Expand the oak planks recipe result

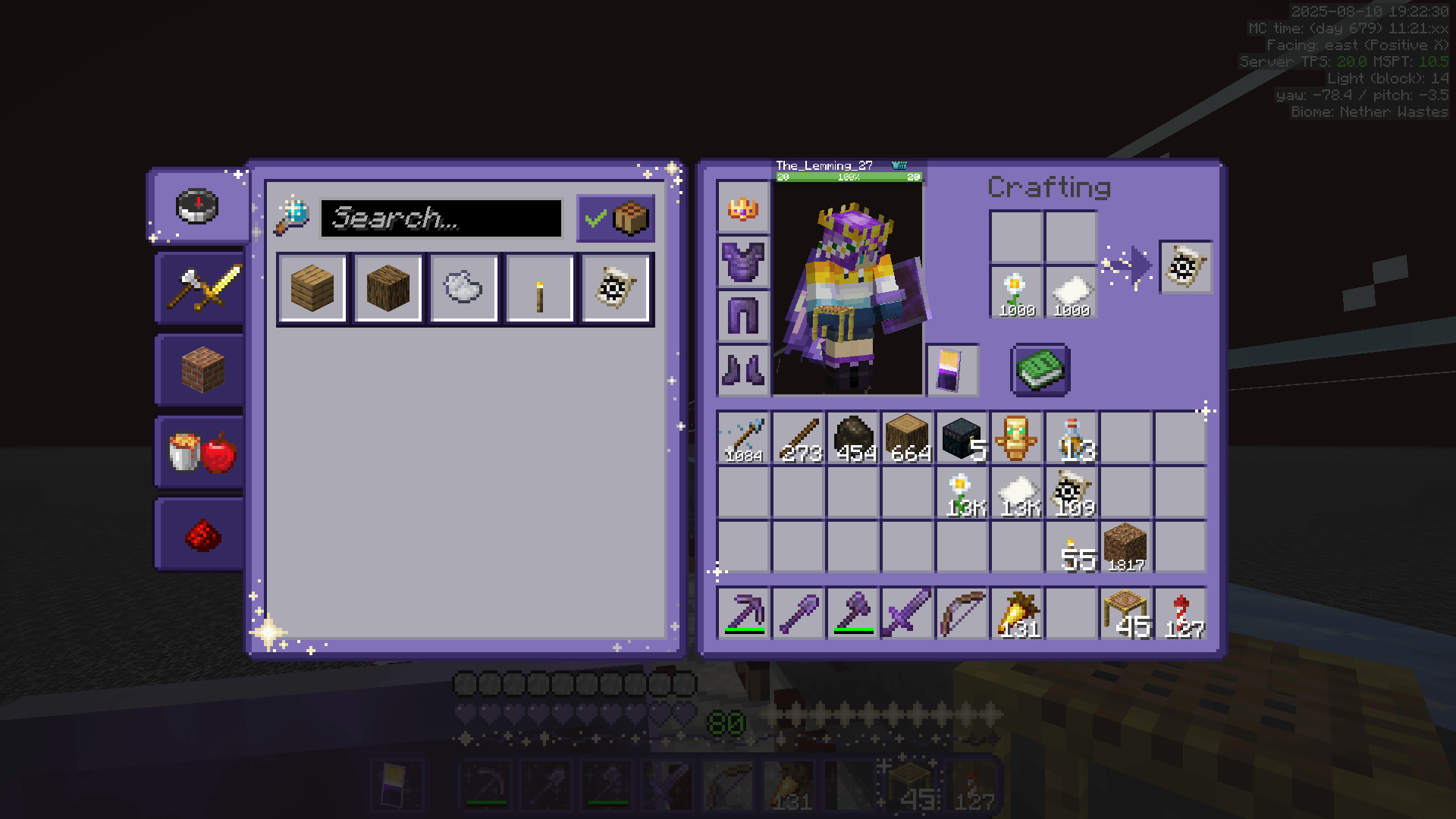click(312, 289)
